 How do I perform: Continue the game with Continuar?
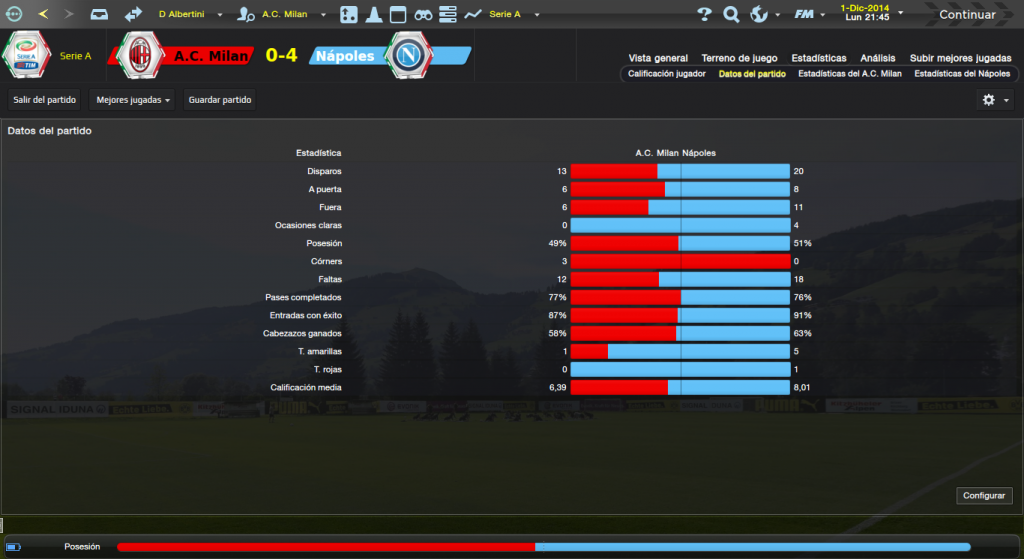[966, 14]
